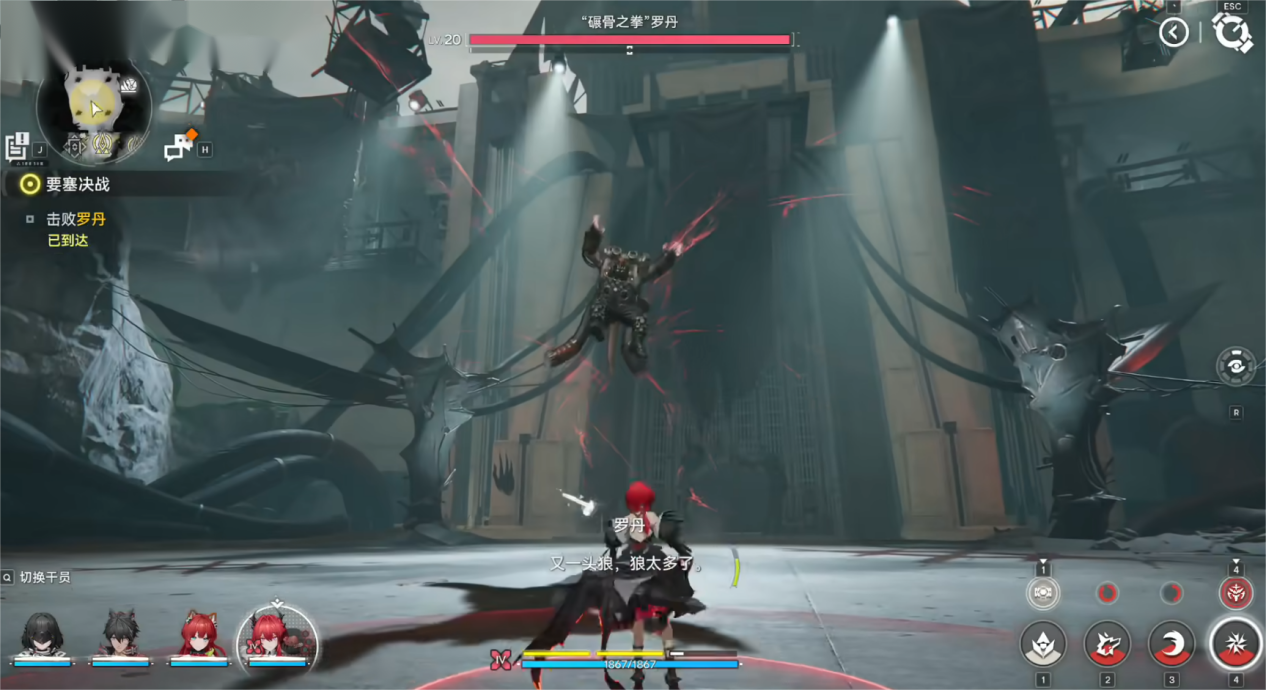Switch to the black-haired operator with covered eyes

42,637
